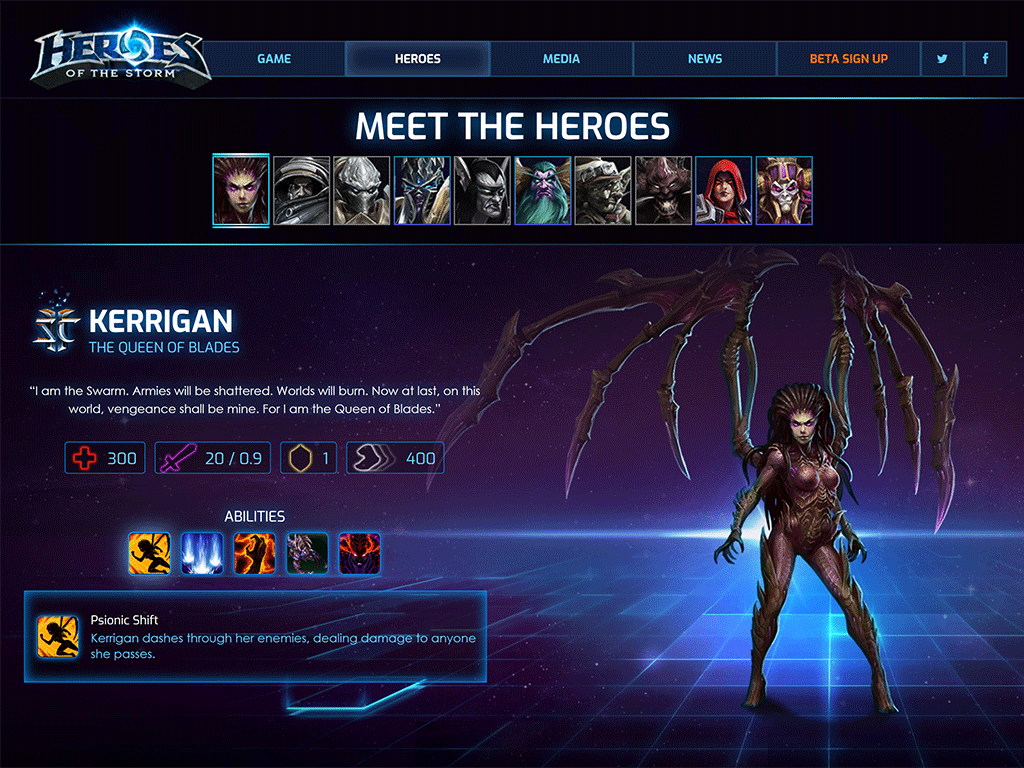The width and height of the screenshot is (1024, 768).
Task: Go to the News page
Action: coord(705,59)
